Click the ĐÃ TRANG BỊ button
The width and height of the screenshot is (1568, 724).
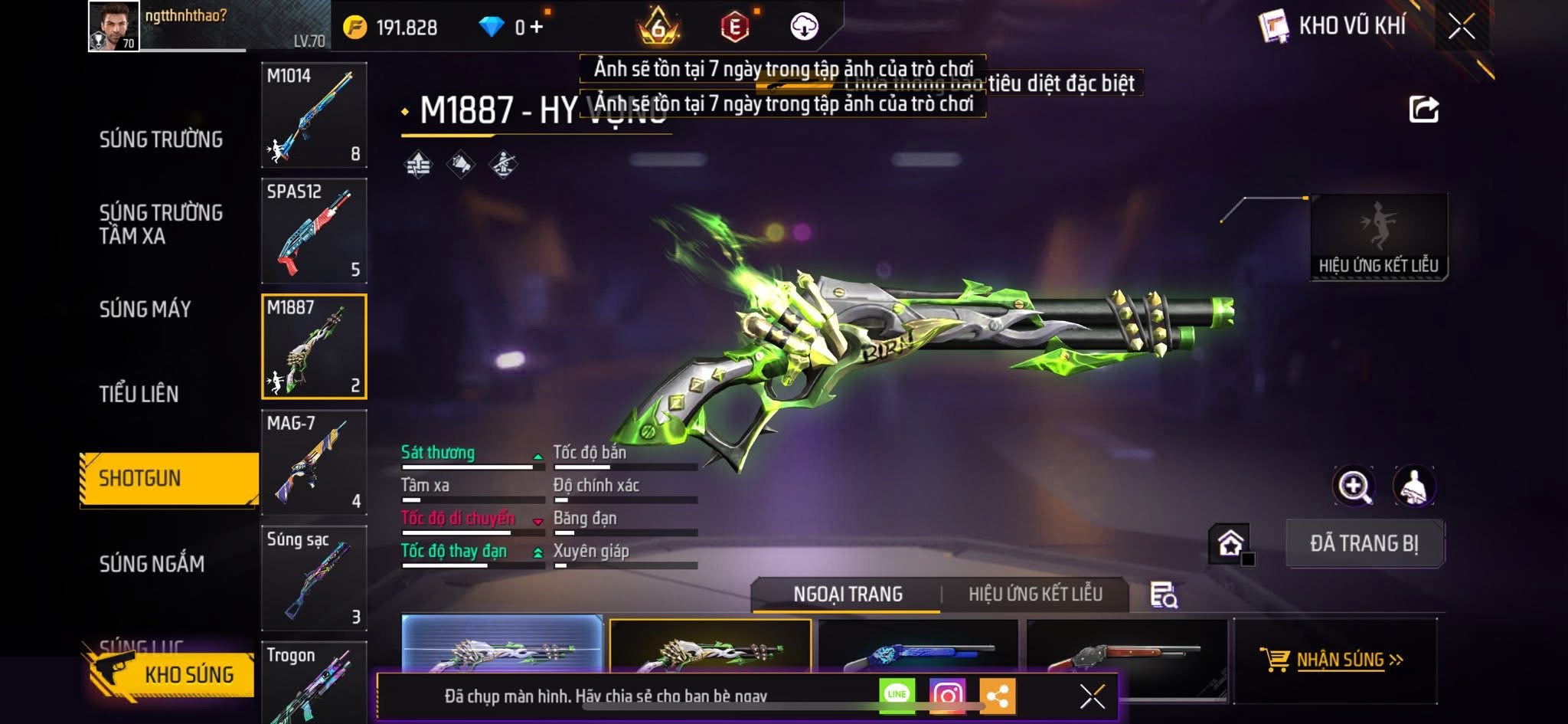[x=1364, y=544]
